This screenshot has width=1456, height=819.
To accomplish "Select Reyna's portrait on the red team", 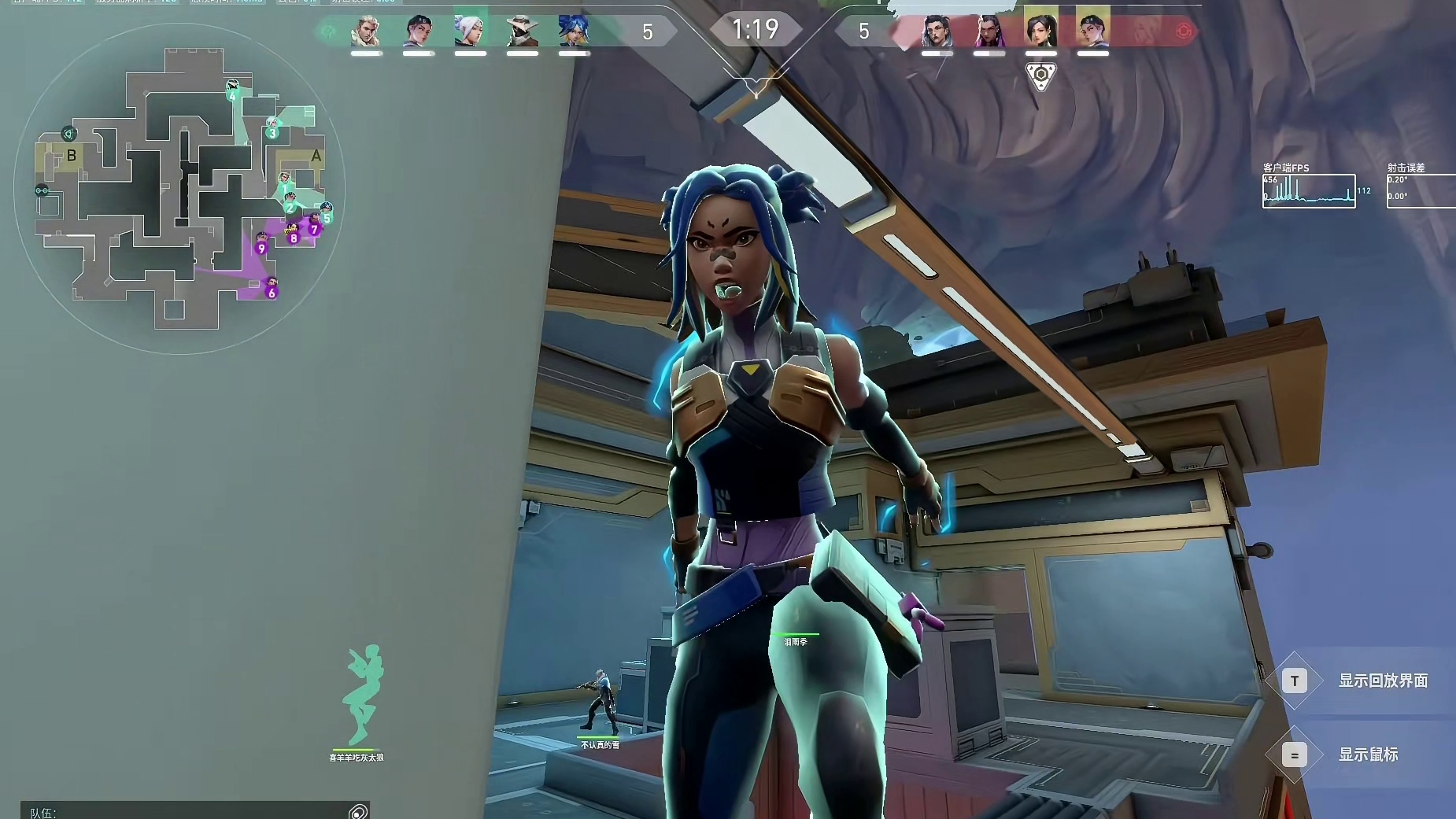I will coord(988,31).
